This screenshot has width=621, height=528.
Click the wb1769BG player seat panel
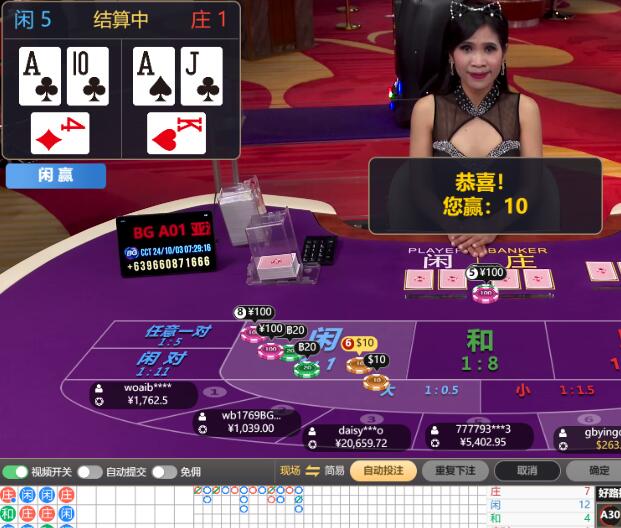pos(248,422)
